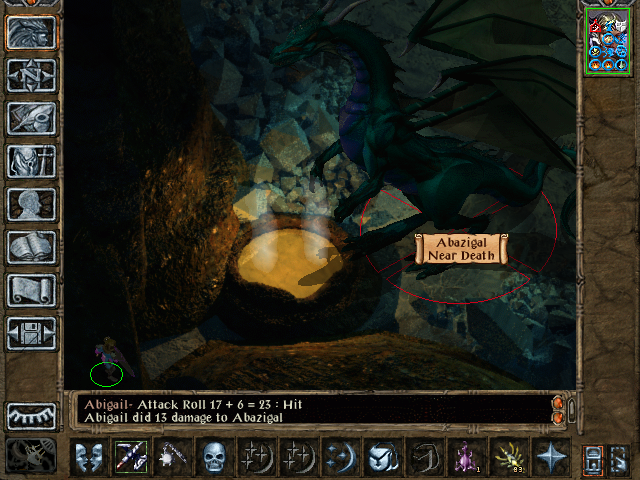Open the journal screen

pyautogui.click(x=31, y=118)
